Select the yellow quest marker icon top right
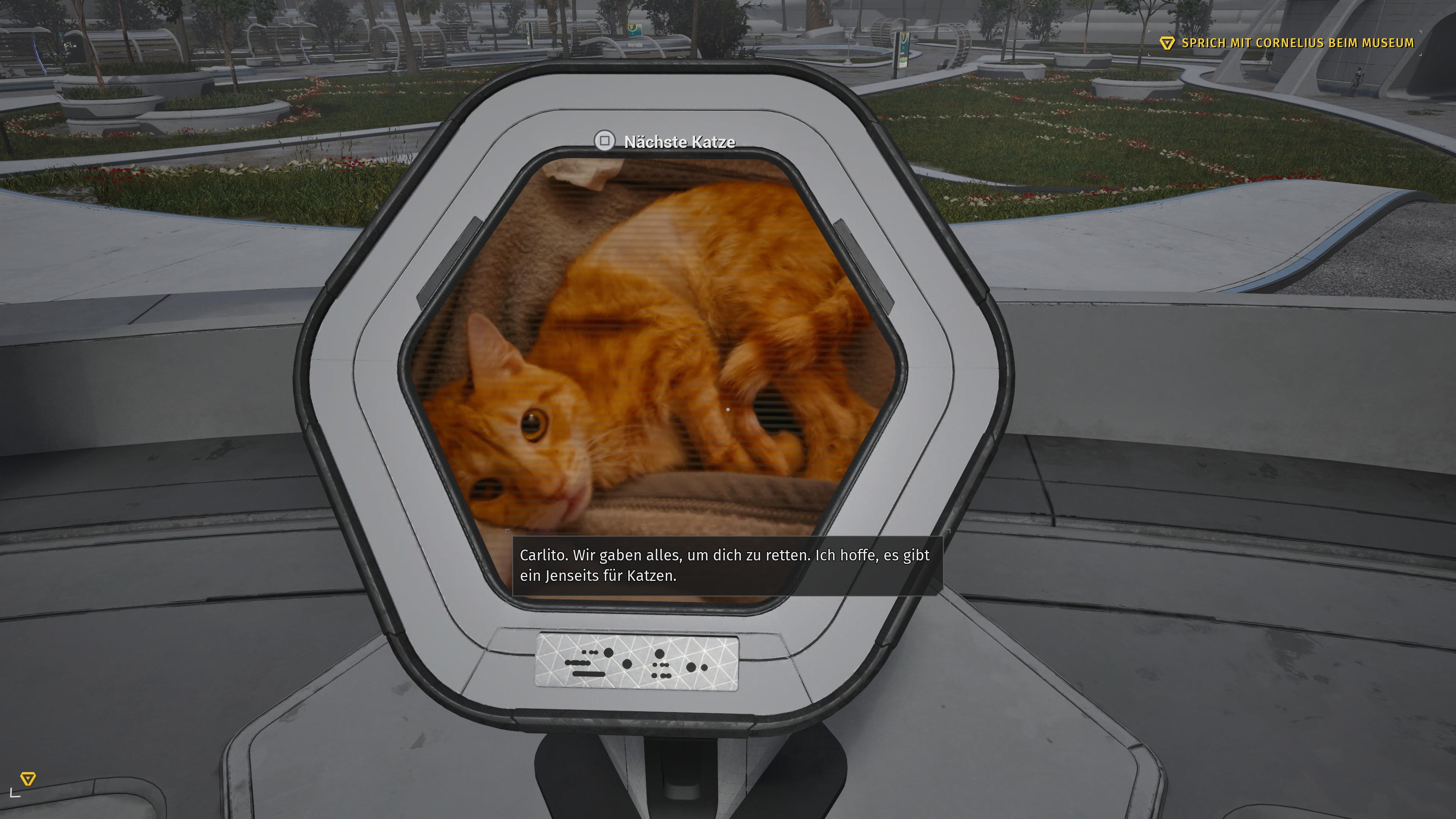Viewport: 1456px width, 819px height. point(1168,42)
